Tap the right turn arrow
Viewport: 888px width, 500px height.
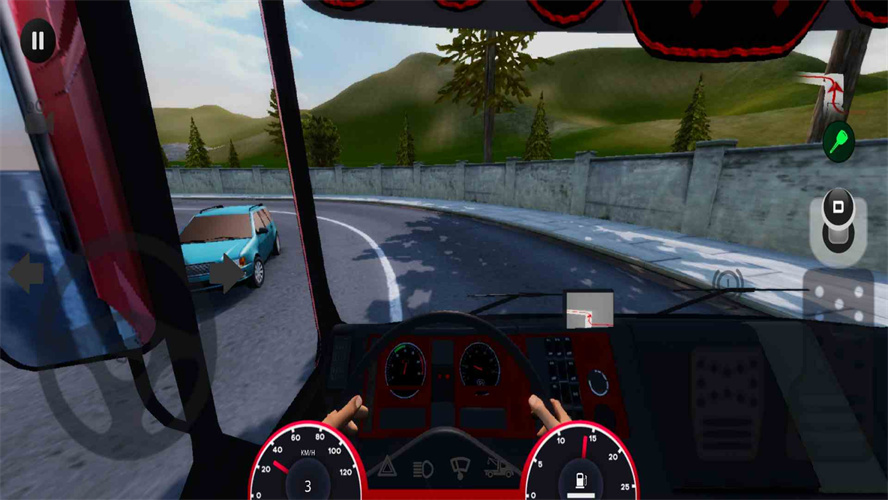(x=228, y=273)
